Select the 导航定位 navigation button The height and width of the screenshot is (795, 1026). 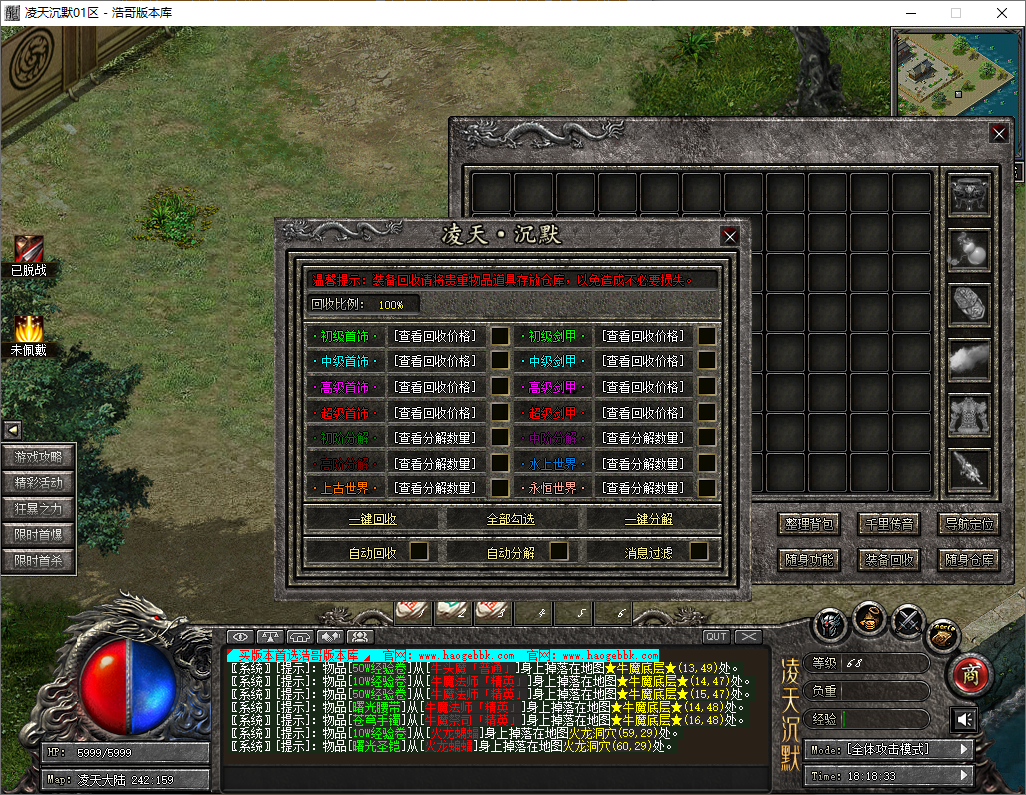(969, 524)
